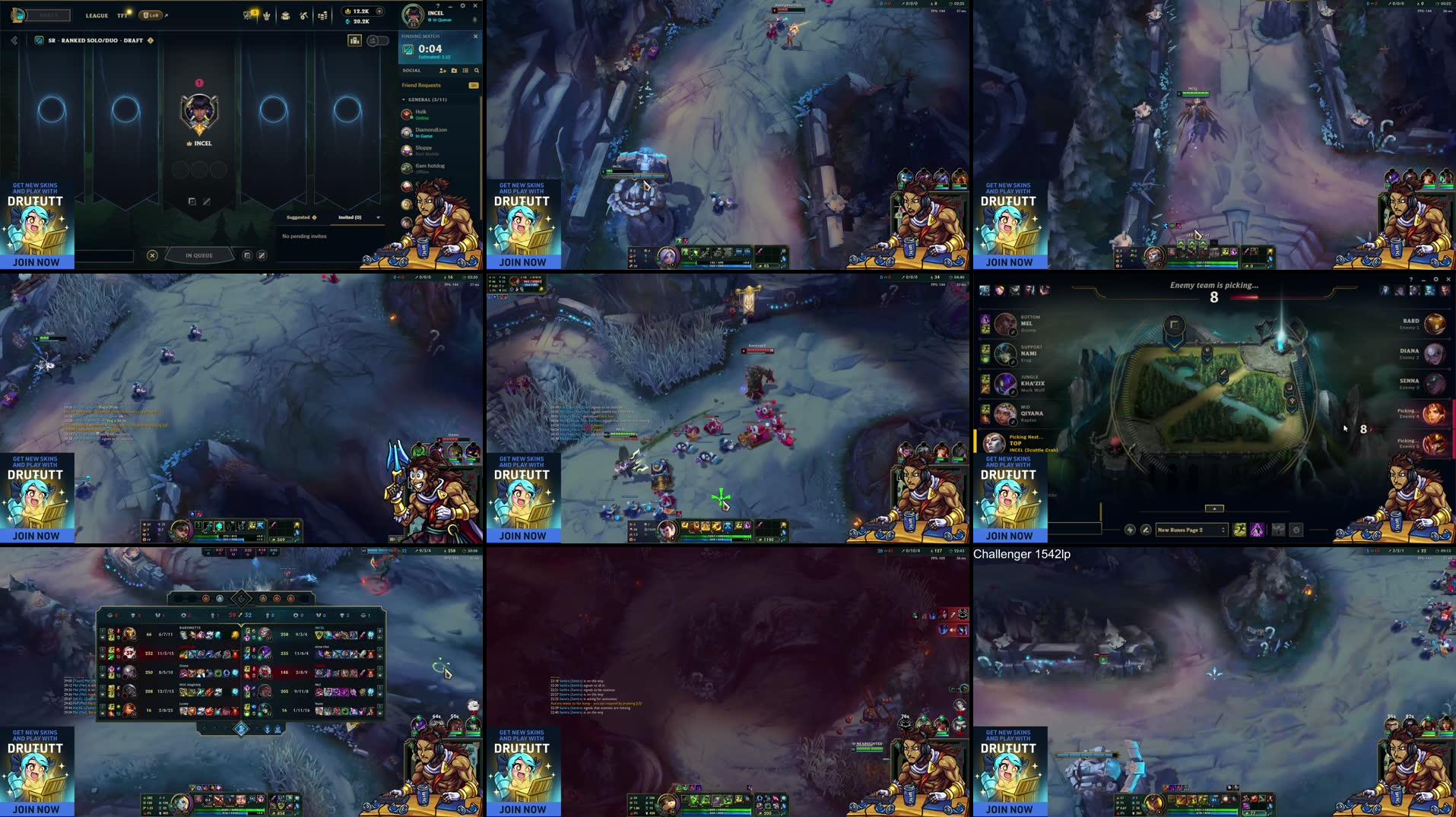
Task: Open the New Runes Page 2 dropdown
Action: point(1192,530)
